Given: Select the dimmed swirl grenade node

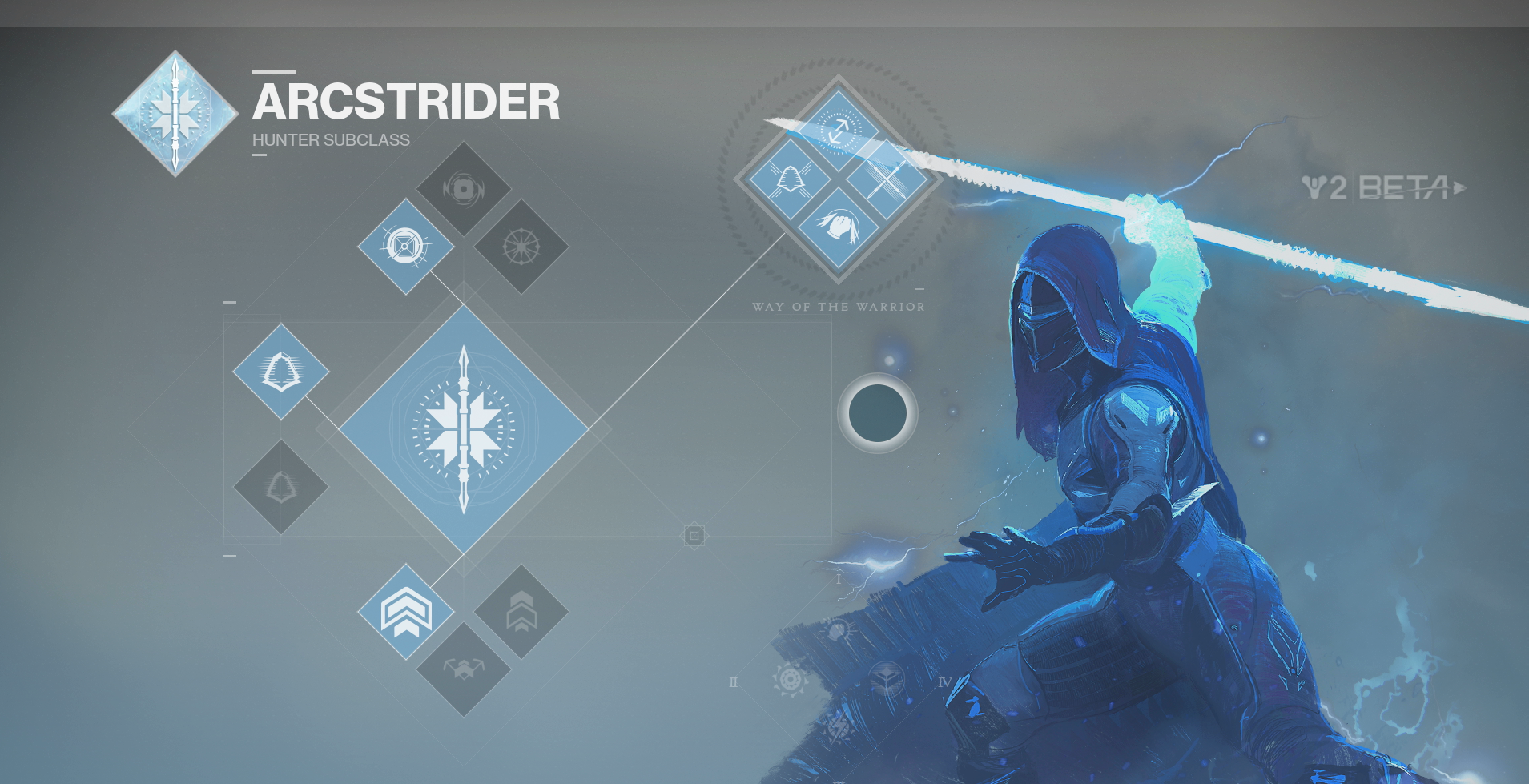Looking at the screenshot, I should 463,189.
